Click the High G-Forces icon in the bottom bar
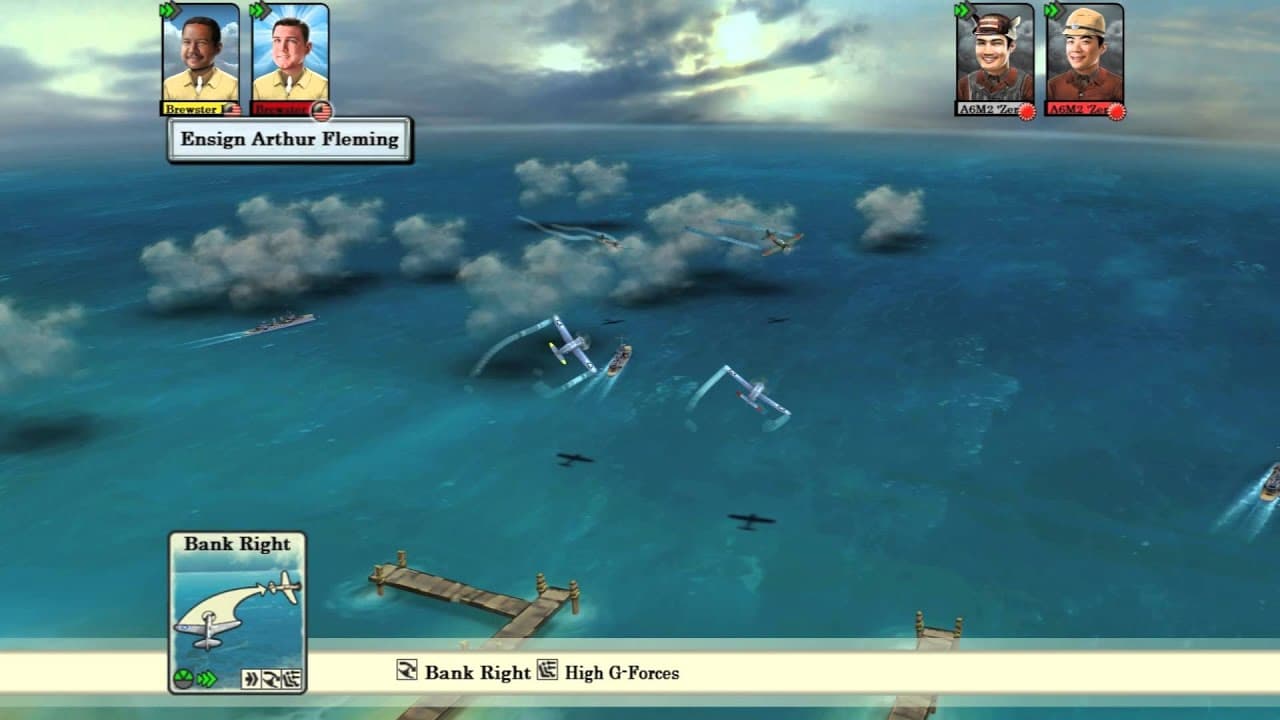The image size is (1280, 720). [x=548, y=671]
